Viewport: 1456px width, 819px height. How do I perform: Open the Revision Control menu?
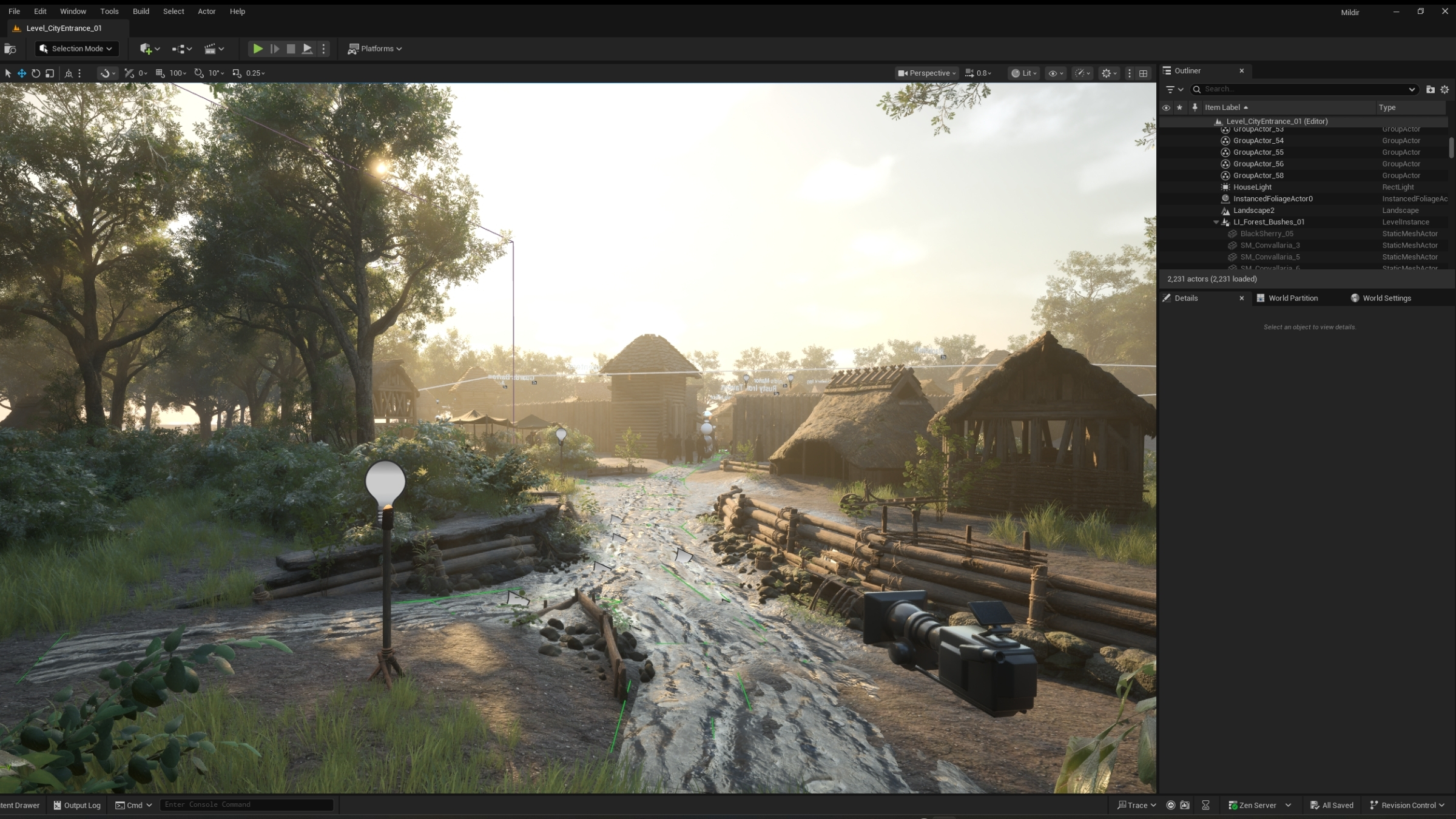point(1407,805)
